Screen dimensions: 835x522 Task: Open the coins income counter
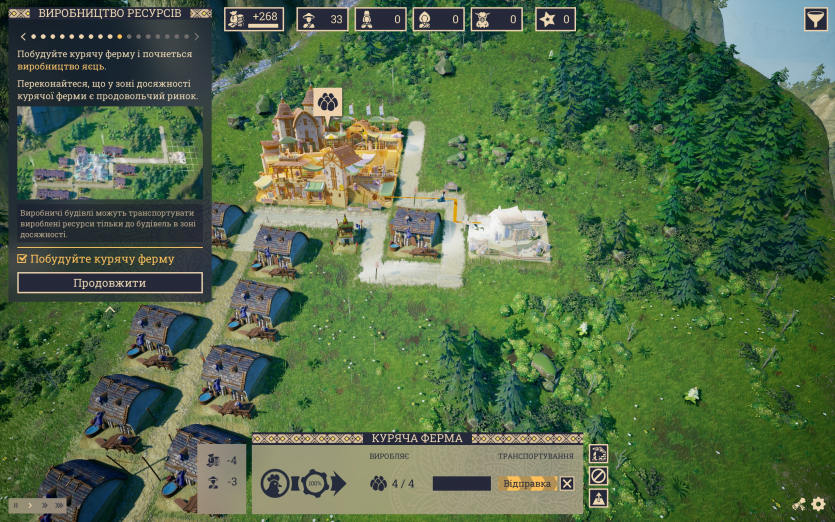click(x=253, y=19)
